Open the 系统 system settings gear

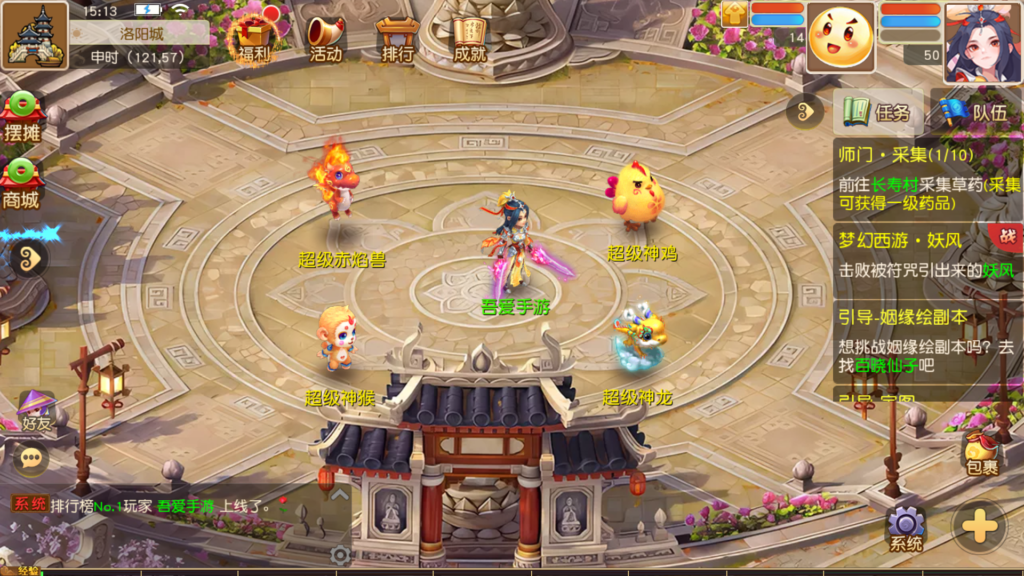pyautogui.click(x=906, y=528)
